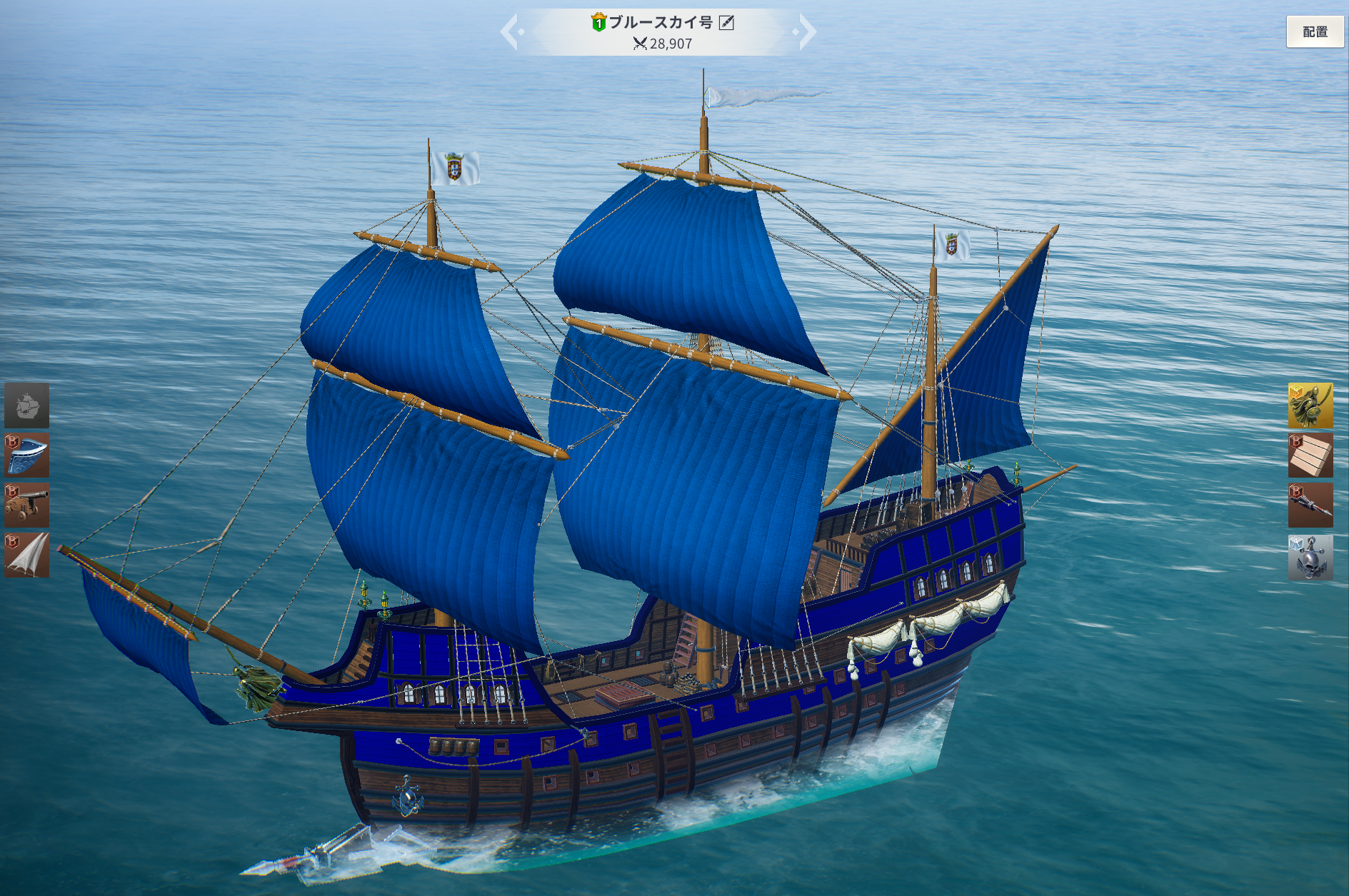This screenshot has height=896, width=1349.
Task: Click the 配置 button
Action: (x=1314, y=32)
